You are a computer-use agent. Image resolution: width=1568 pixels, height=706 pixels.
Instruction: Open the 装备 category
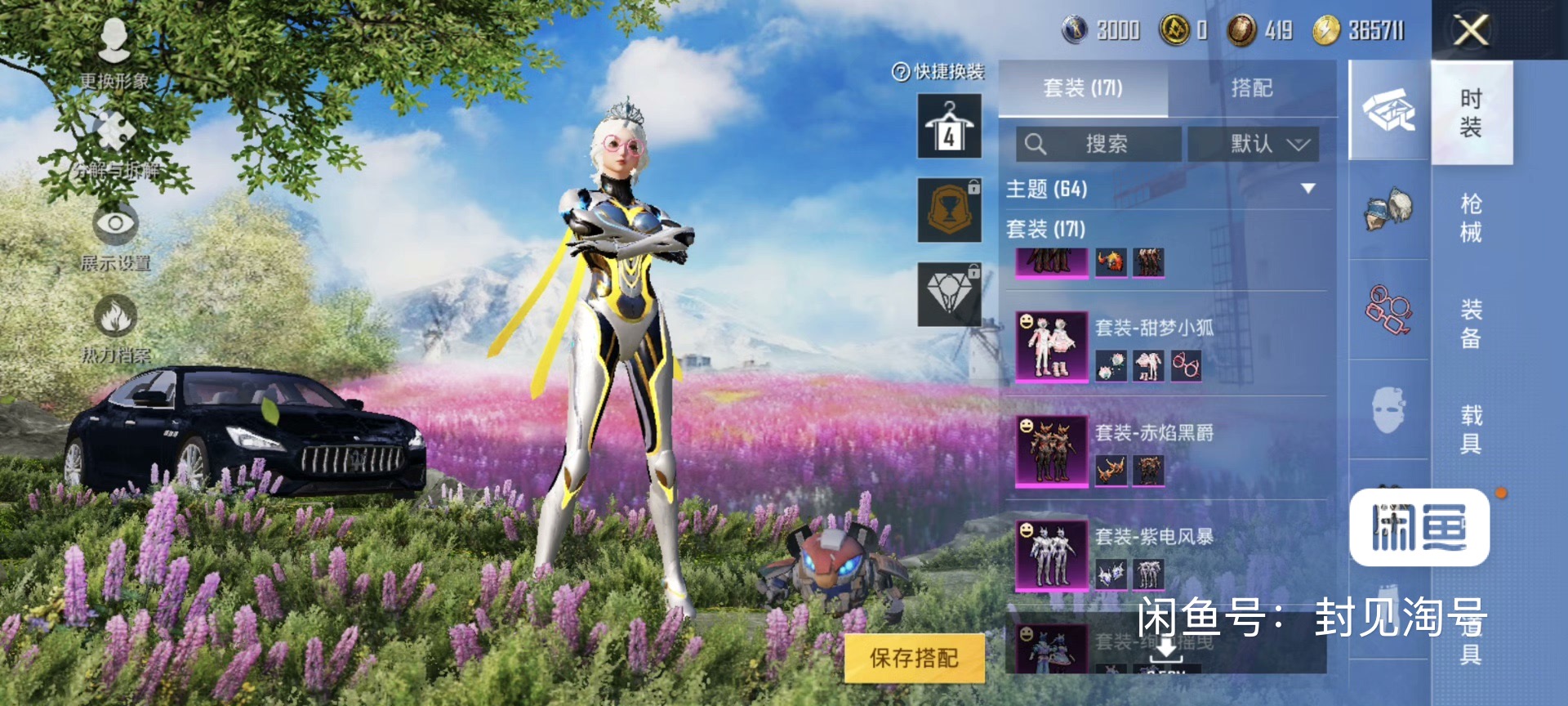1471,323
